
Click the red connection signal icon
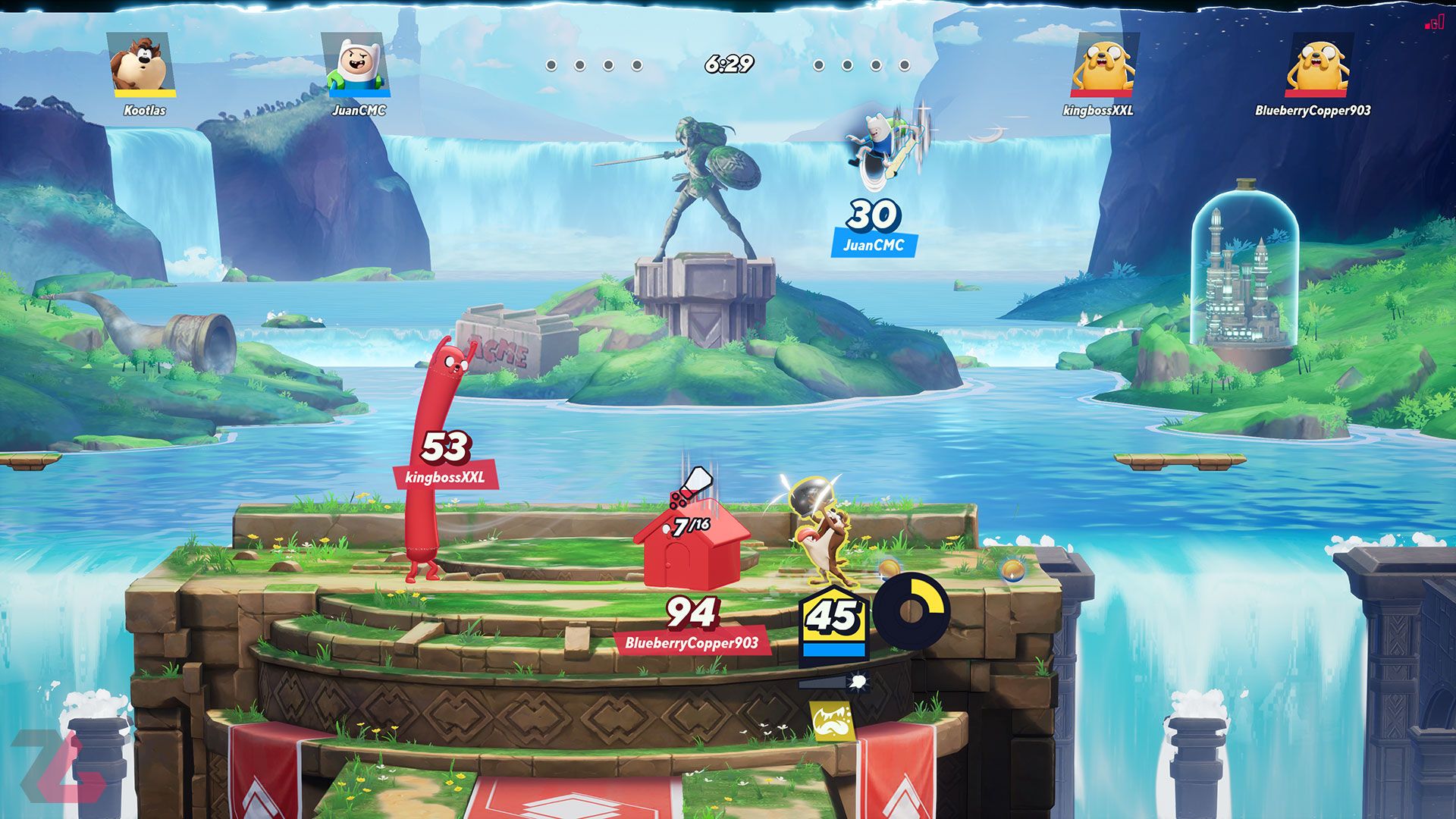[x=1433, y=23]
